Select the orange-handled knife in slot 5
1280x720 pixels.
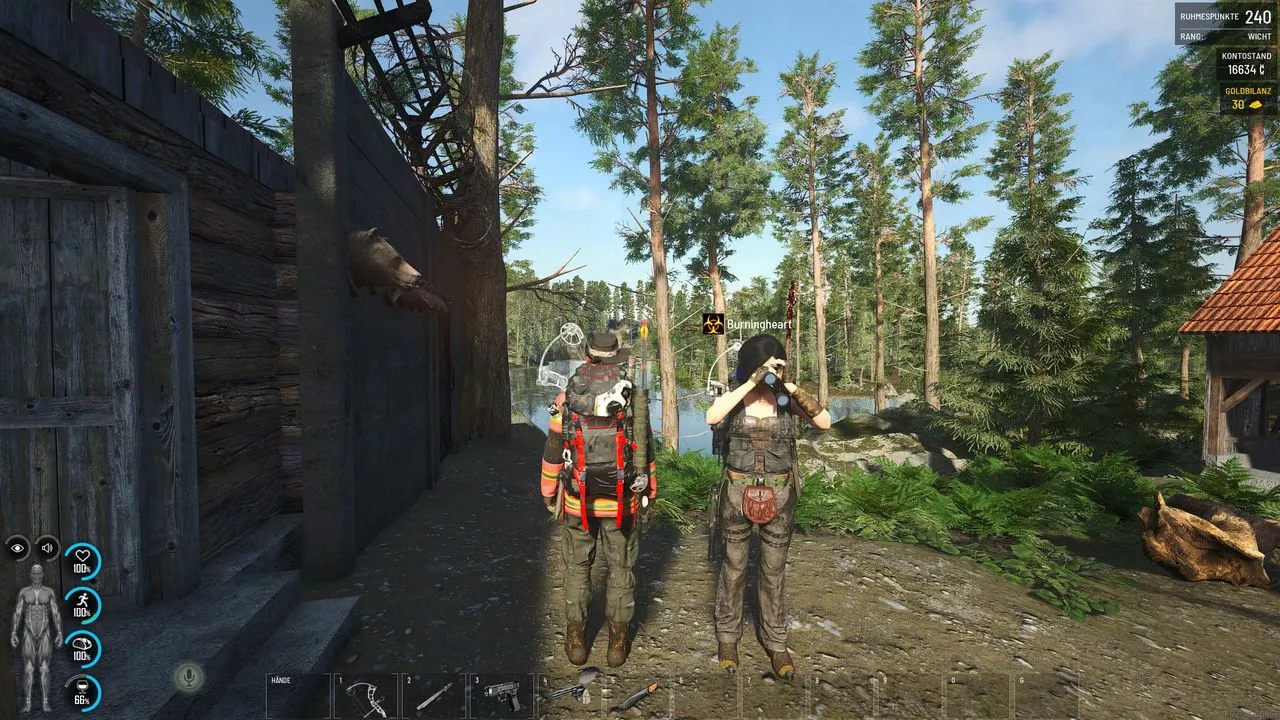[637, 694]
